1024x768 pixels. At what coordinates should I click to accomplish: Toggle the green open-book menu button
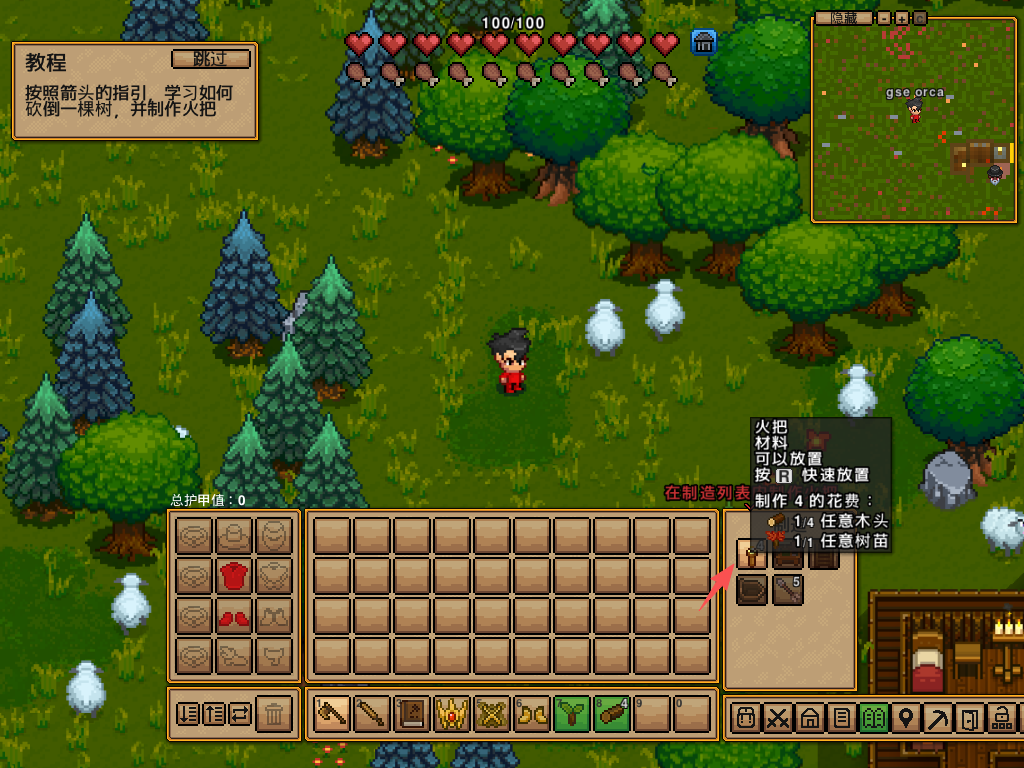(874, 717)
